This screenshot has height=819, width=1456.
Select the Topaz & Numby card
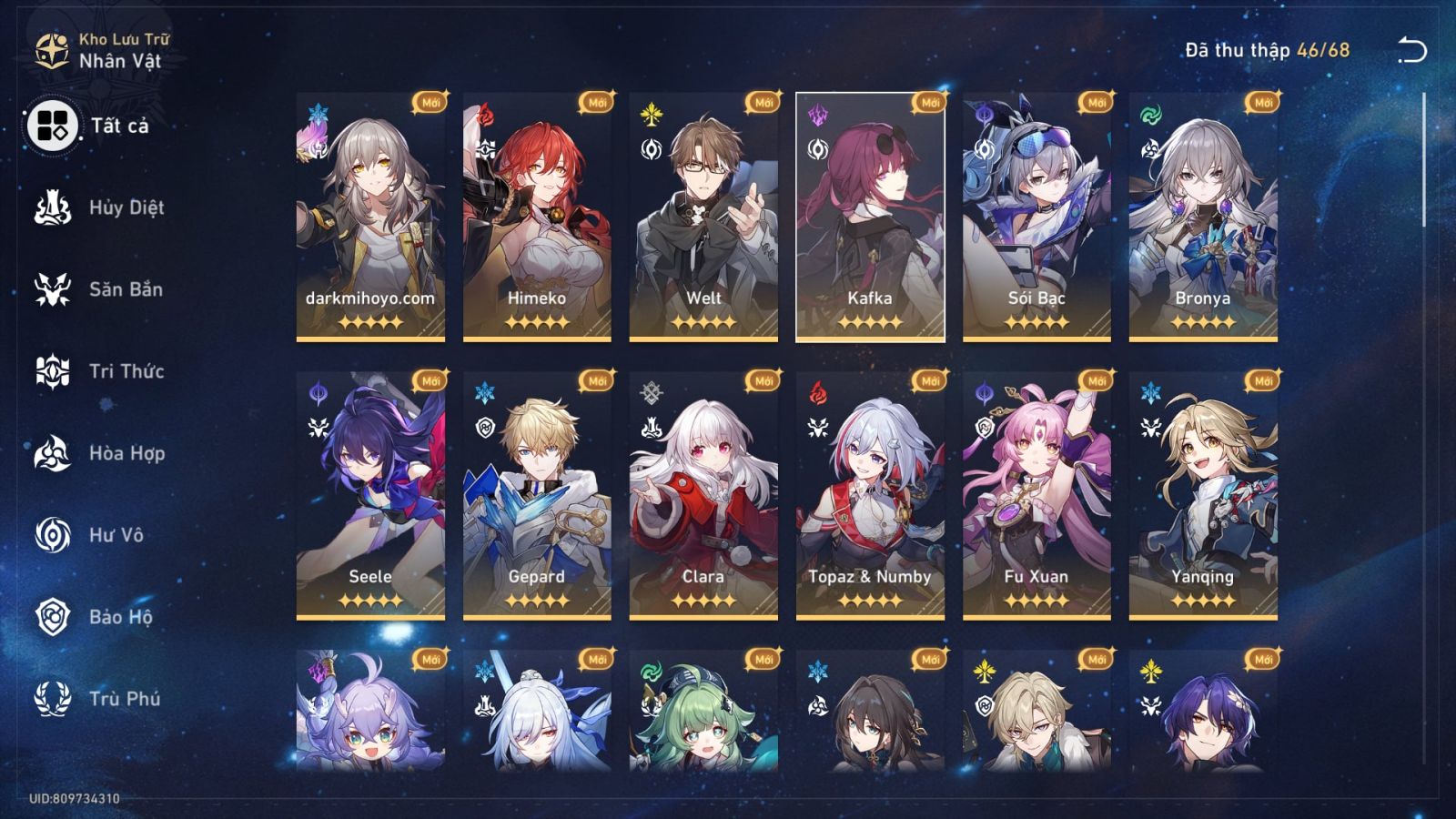pyautogui.click(x=870, y=495)
